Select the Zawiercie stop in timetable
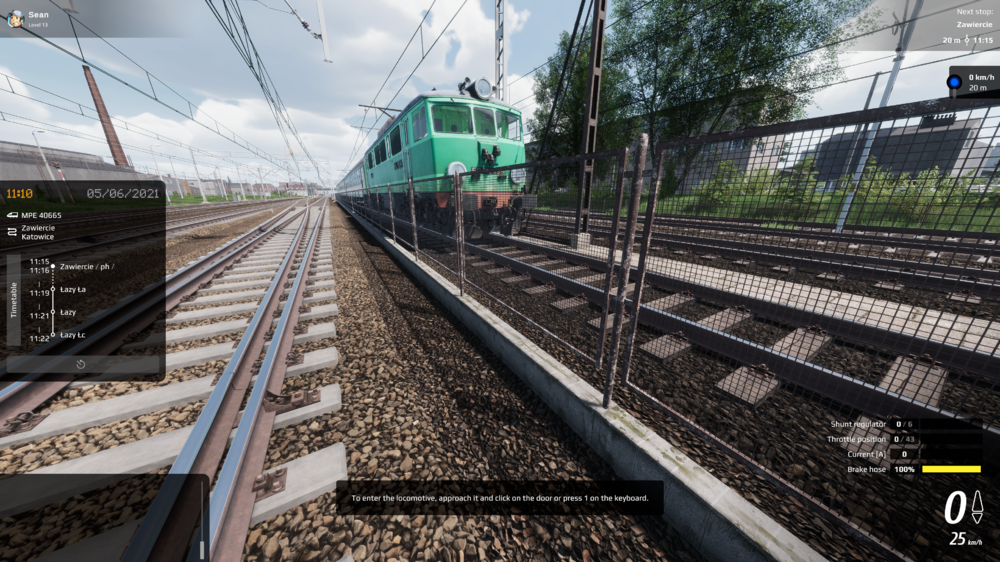The image size is (1000, 562). (x=86, y=266)
